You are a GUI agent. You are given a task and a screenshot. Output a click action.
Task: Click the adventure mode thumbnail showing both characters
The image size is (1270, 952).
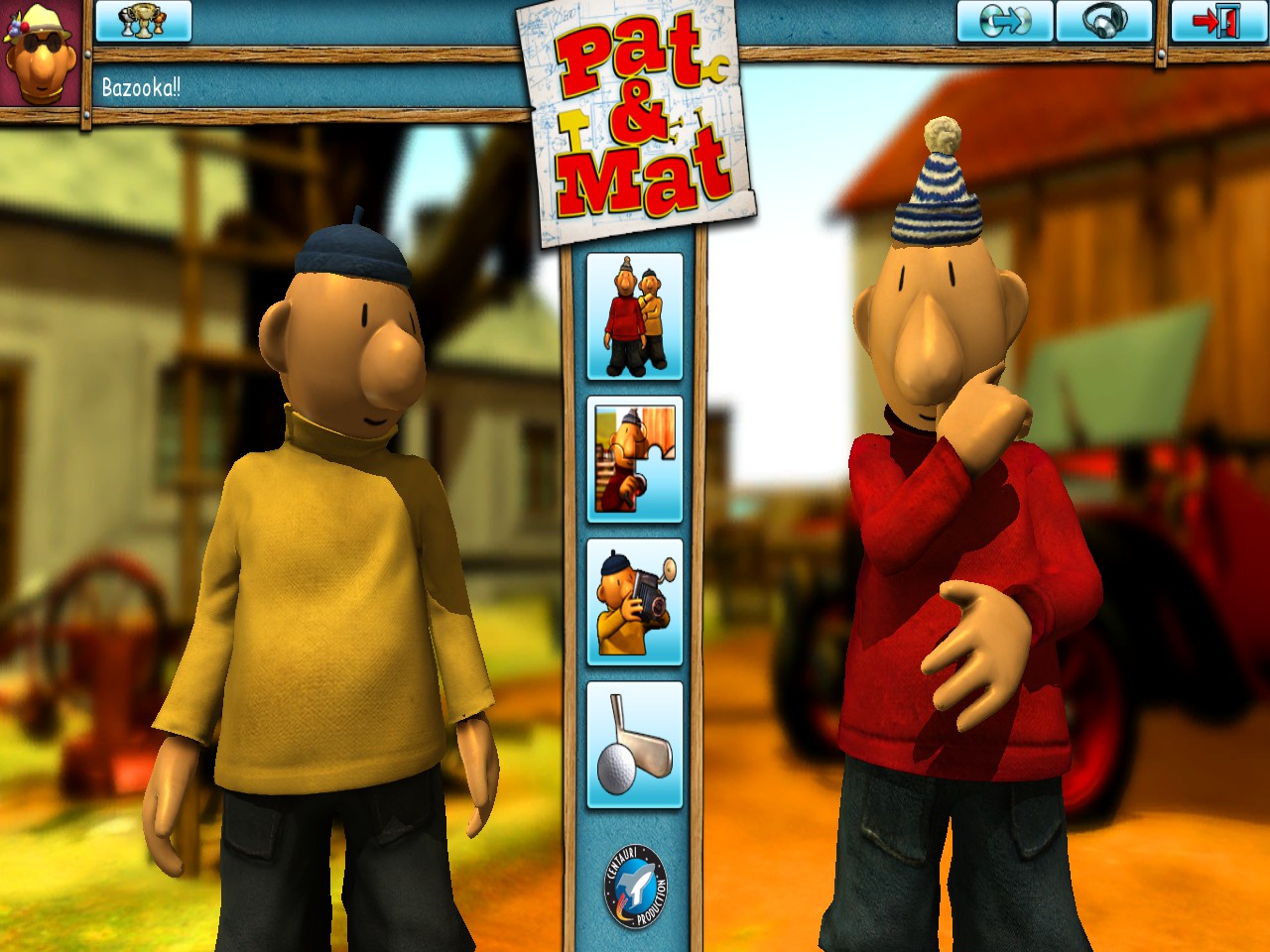(634, 318)
